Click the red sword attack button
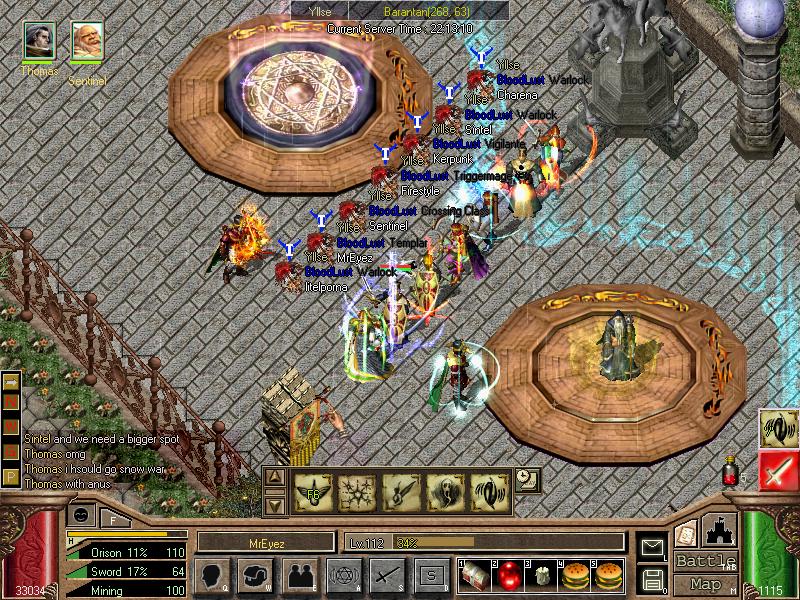This screenshot has width=800, height=600. [778, 469]
